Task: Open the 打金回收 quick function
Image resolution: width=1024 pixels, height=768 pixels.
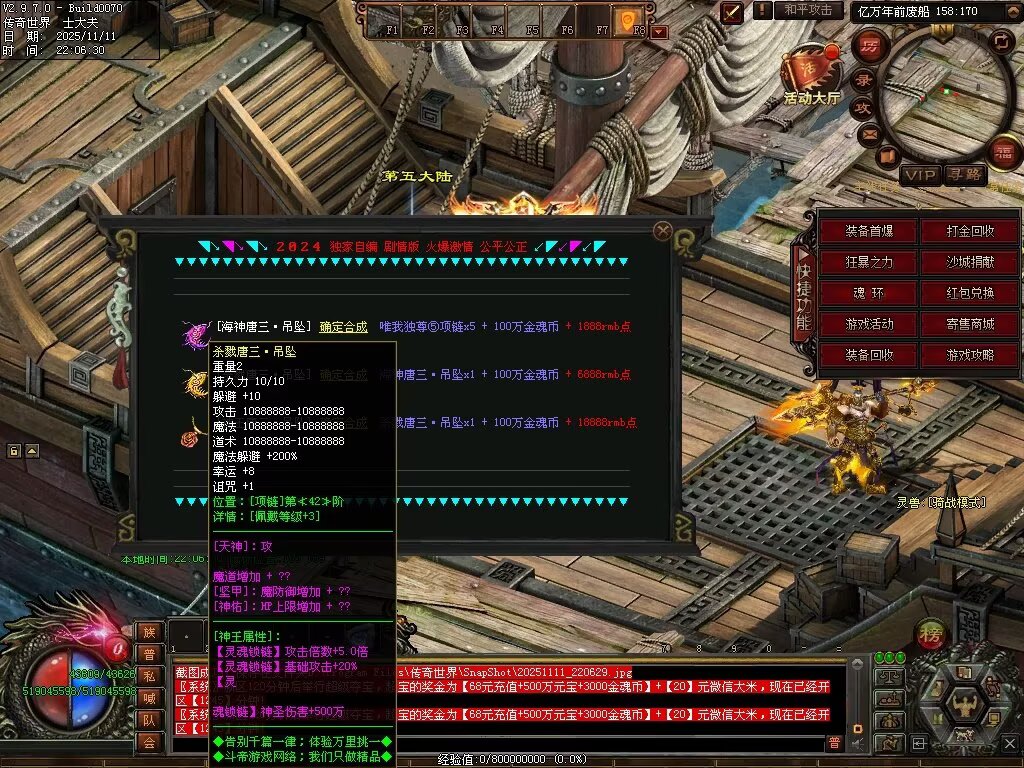Action: click(970, 232)
